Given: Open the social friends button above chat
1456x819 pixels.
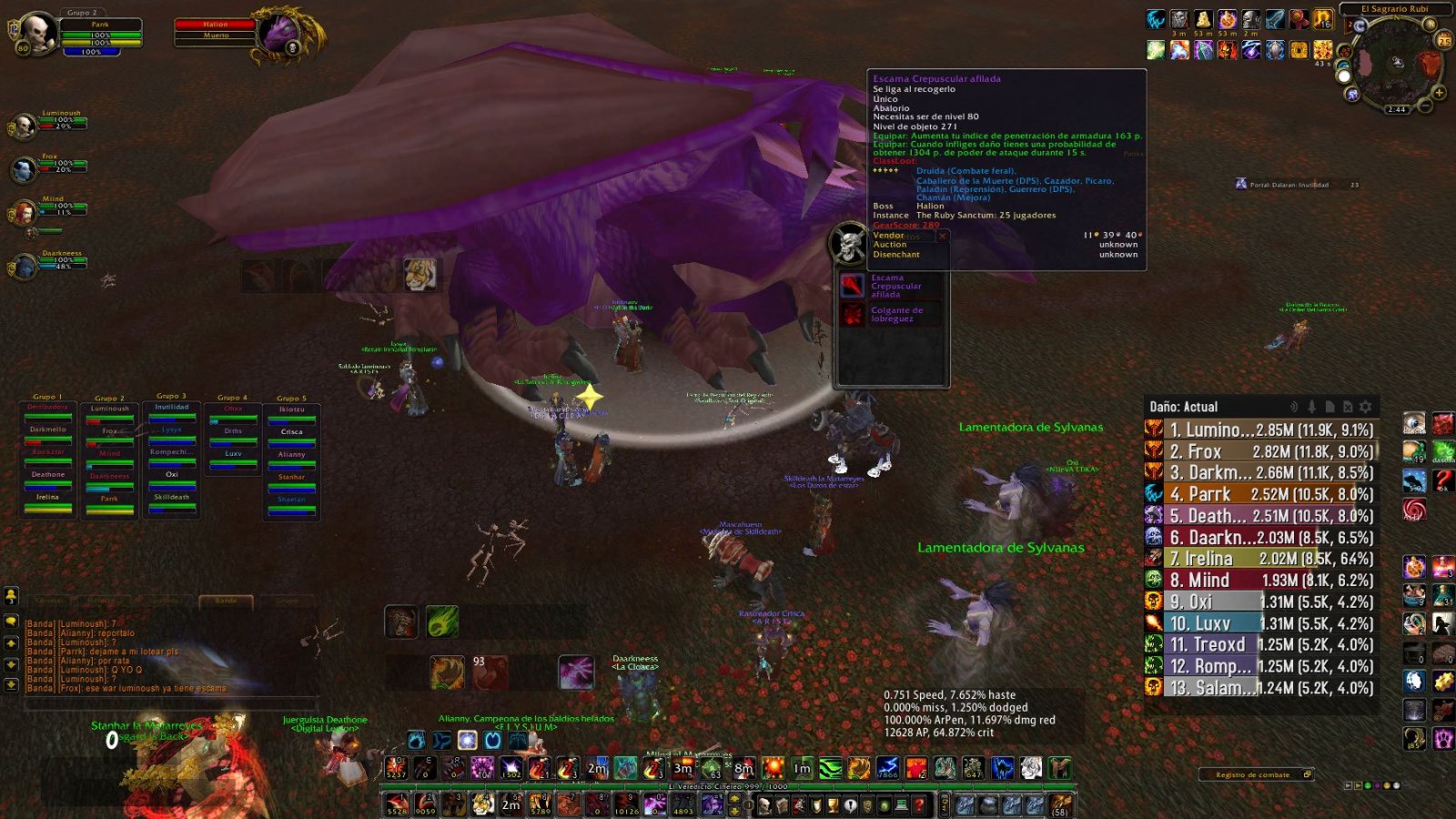Looking at the screenshot, I should coord(12,596).
